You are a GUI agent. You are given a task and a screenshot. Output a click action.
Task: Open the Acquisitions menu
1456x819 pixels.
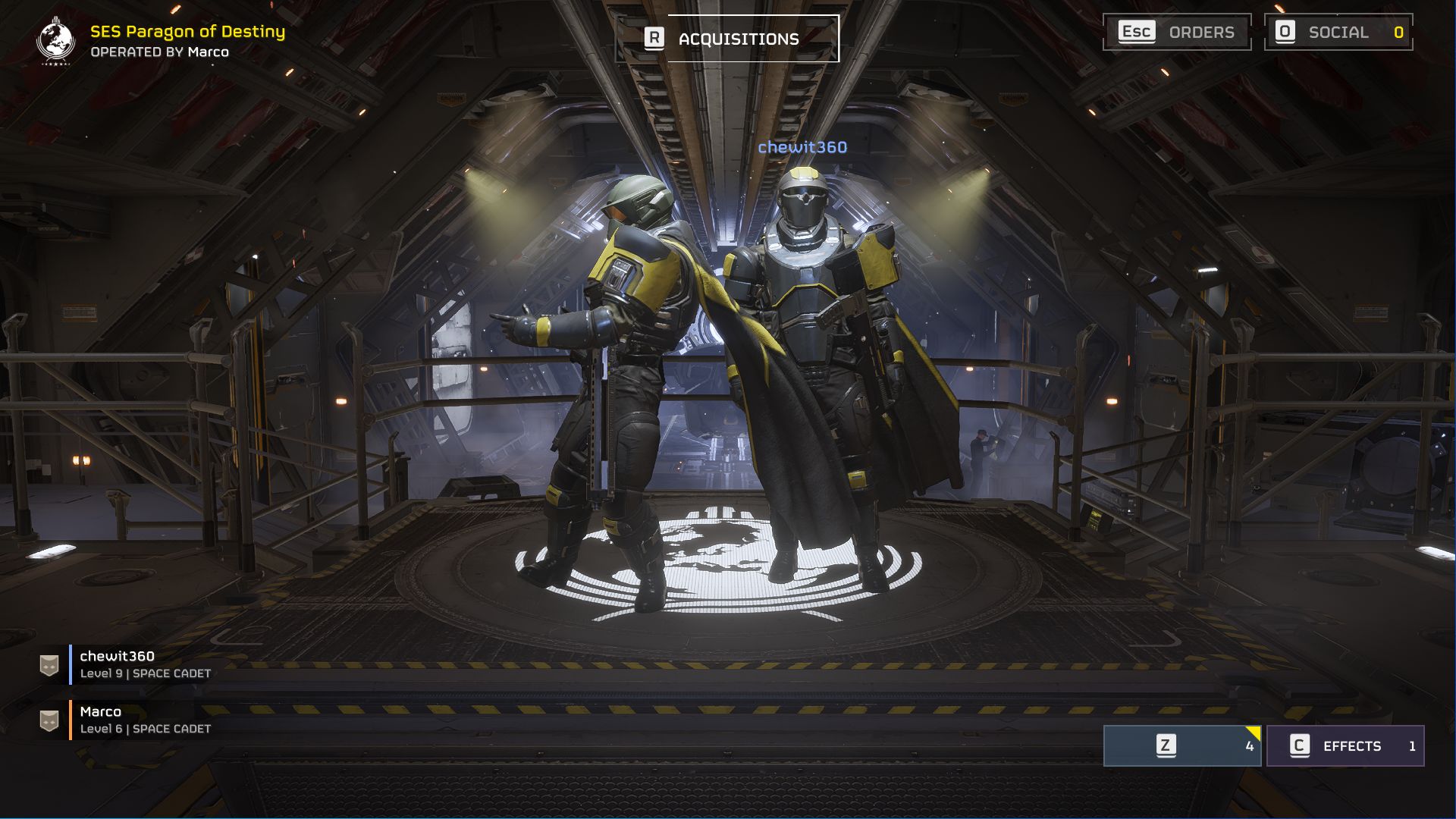(x=726, y=39)
